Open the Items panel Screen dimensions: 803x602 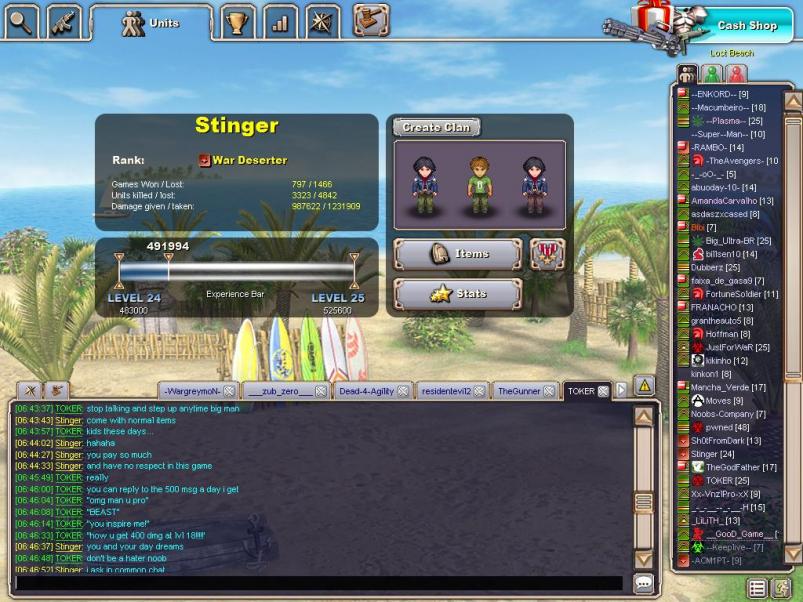pyautogui.click(x=458, y=254)
